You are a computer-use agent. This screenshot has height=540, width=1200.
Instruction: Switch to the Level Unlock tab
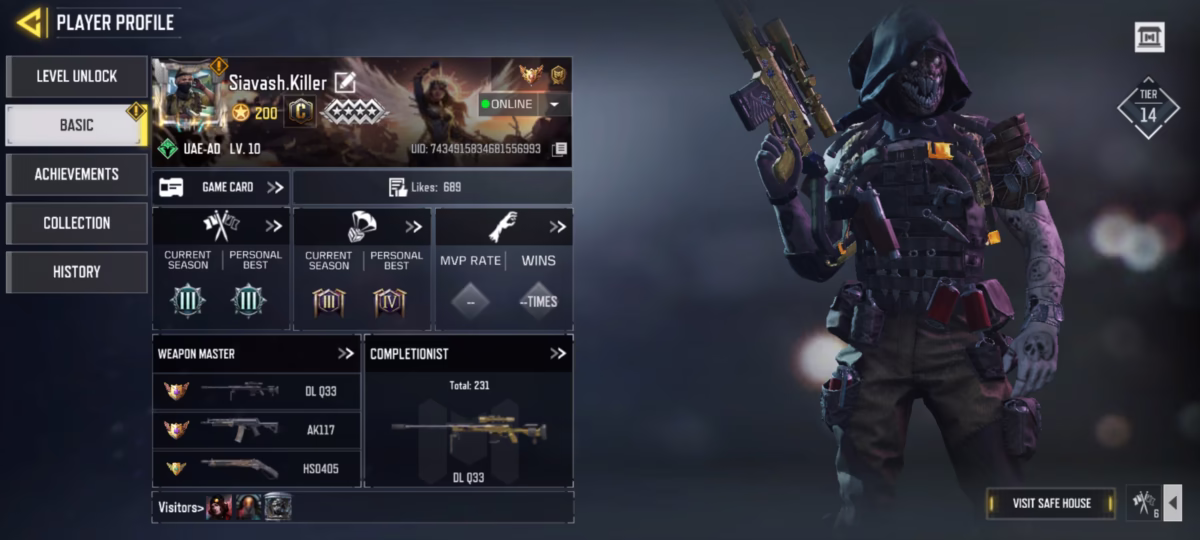click(x=77, y=76)
